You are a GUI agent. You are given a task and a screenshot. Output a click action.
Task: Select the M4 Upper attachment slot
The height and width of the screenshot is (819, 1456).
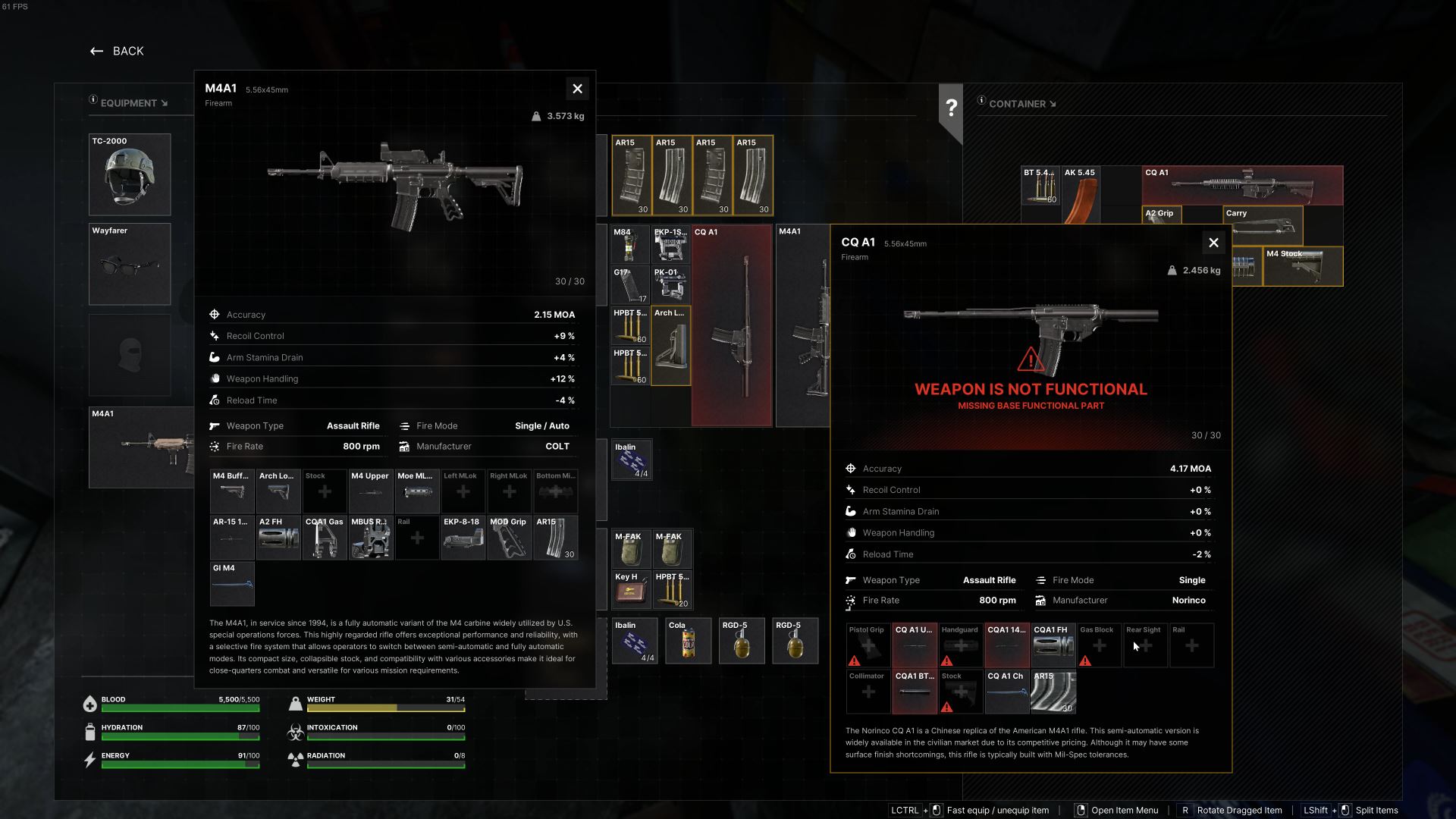[x=371, y=491]
